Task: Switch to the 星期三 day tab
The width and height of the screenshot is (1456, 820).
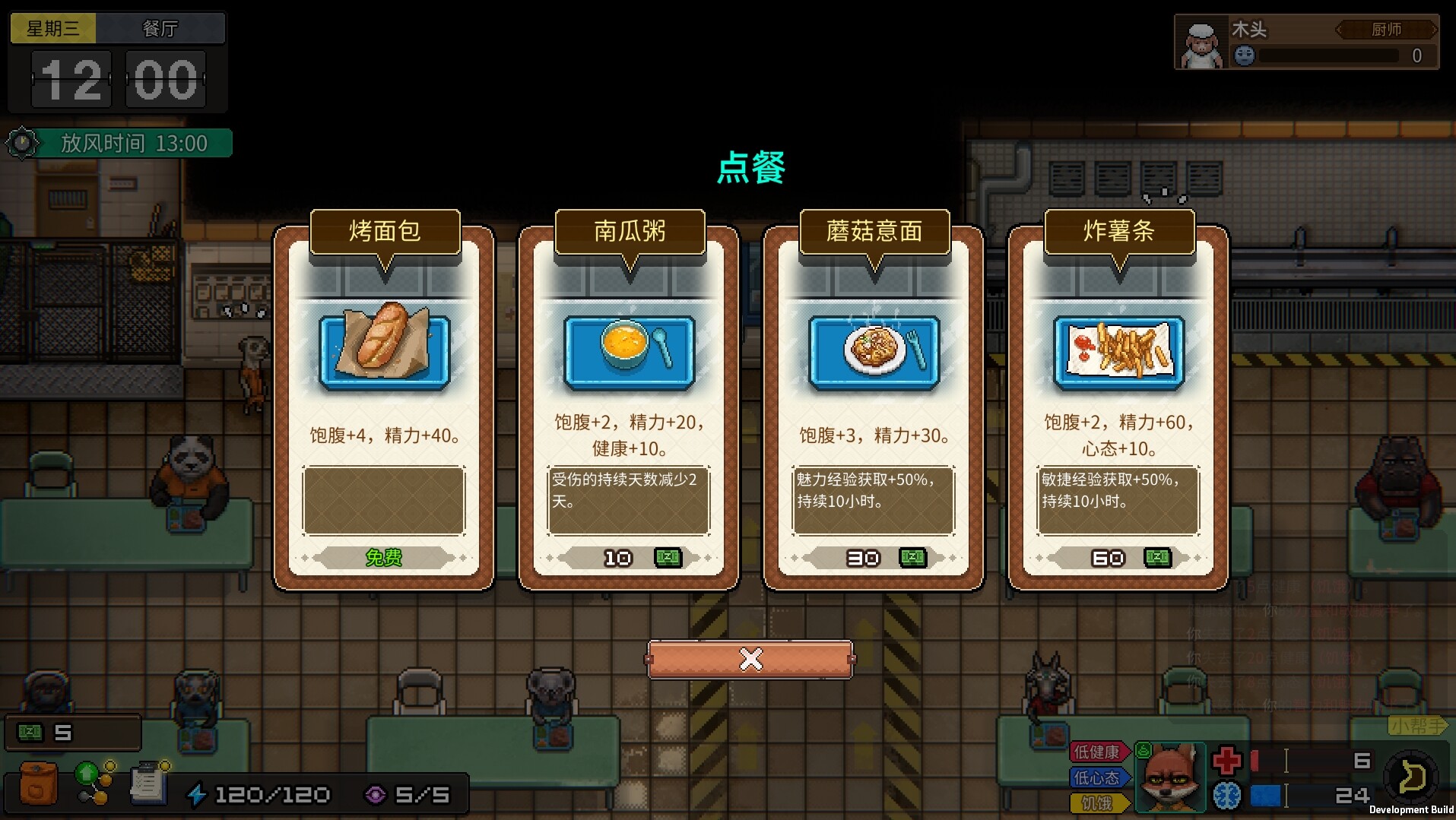Action: [53, 27]
